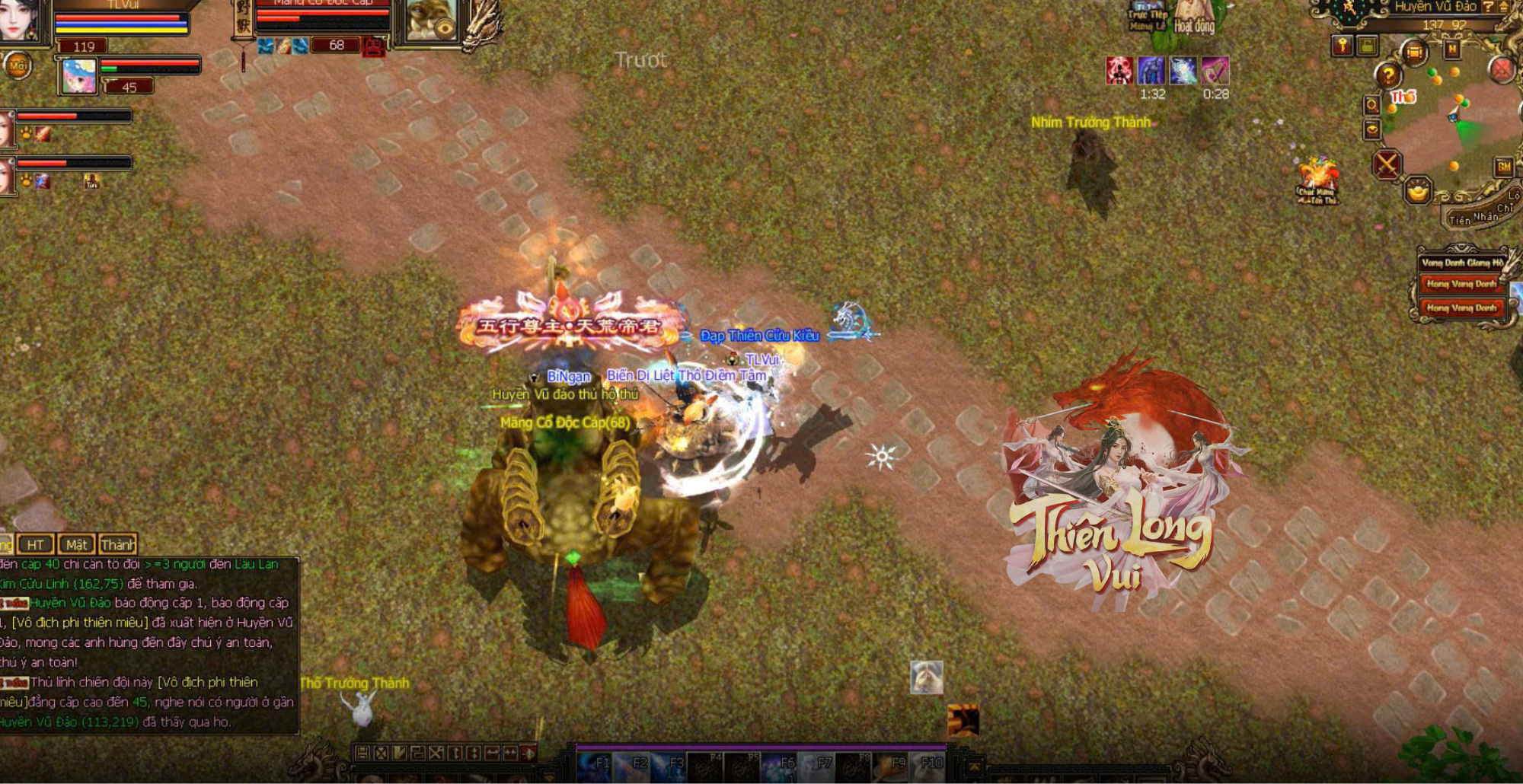Switch to the HT chat tab
1523x784 pixels.
click(x=36, y=544)
